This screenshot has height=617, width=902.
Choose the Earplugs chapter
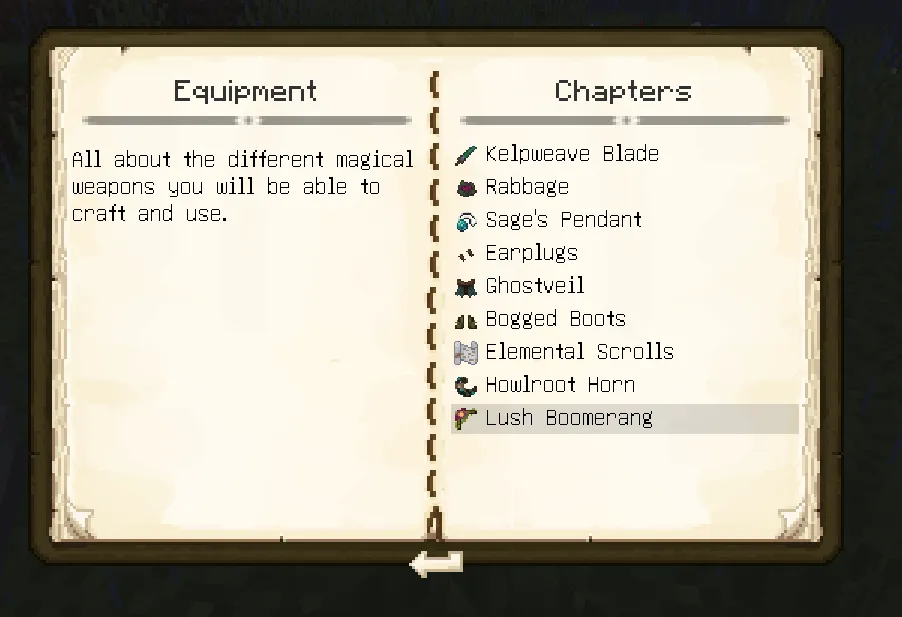click(531, 253)
